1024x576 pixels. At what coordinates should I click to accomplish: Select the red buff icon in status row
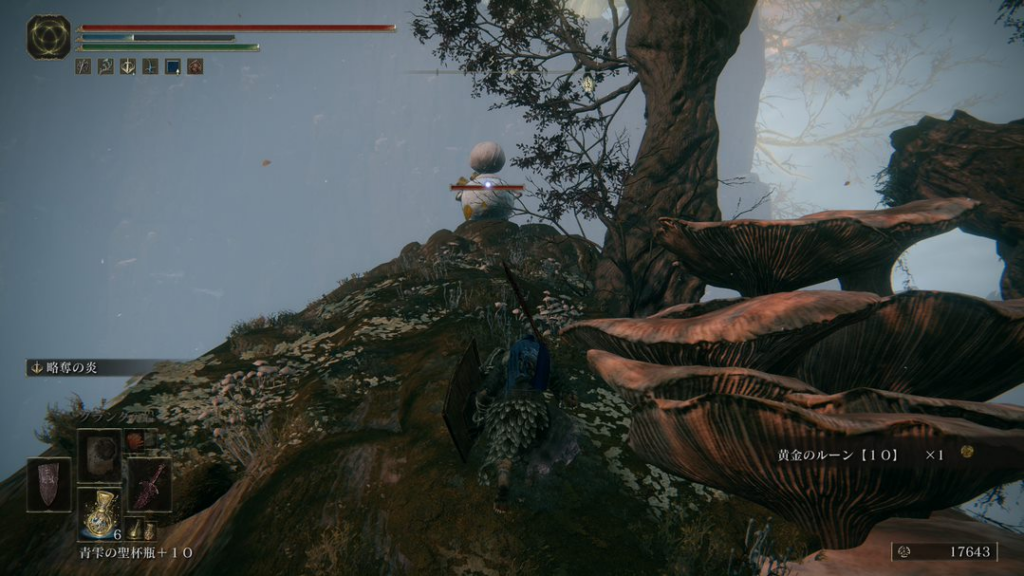(195, 66)
